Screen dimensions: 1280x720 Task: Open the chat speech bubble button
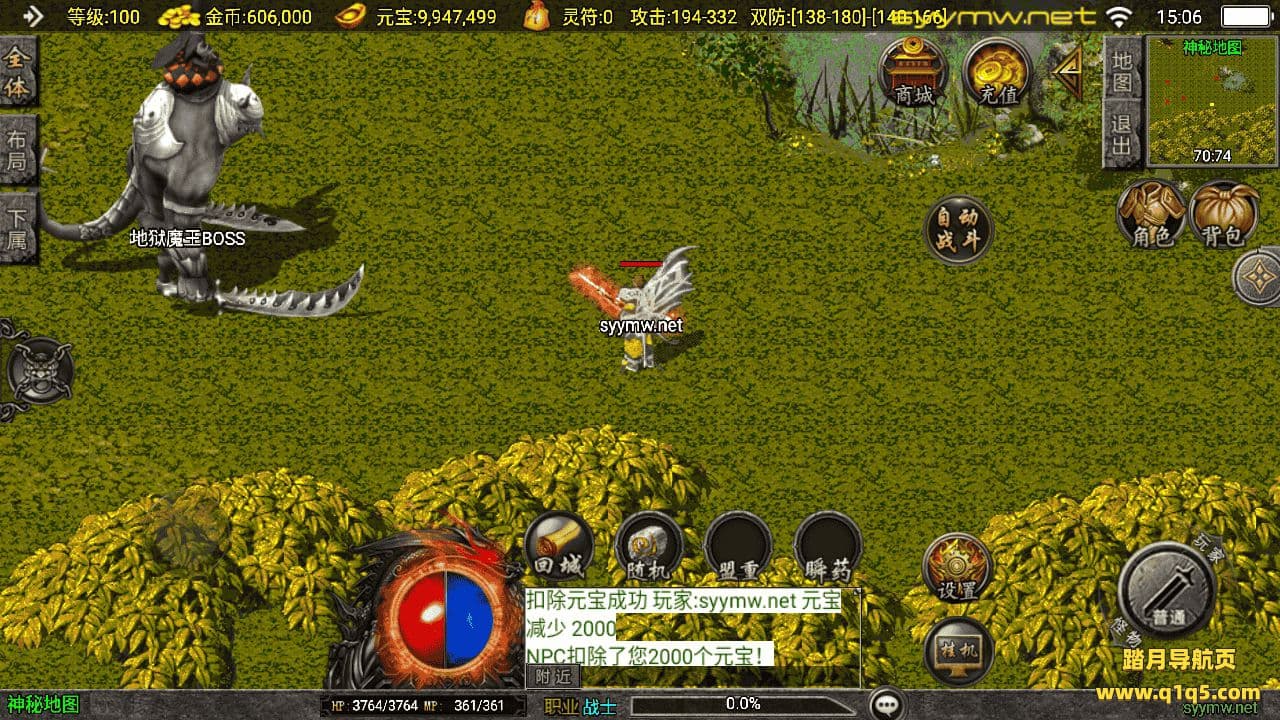coord(887,704)
